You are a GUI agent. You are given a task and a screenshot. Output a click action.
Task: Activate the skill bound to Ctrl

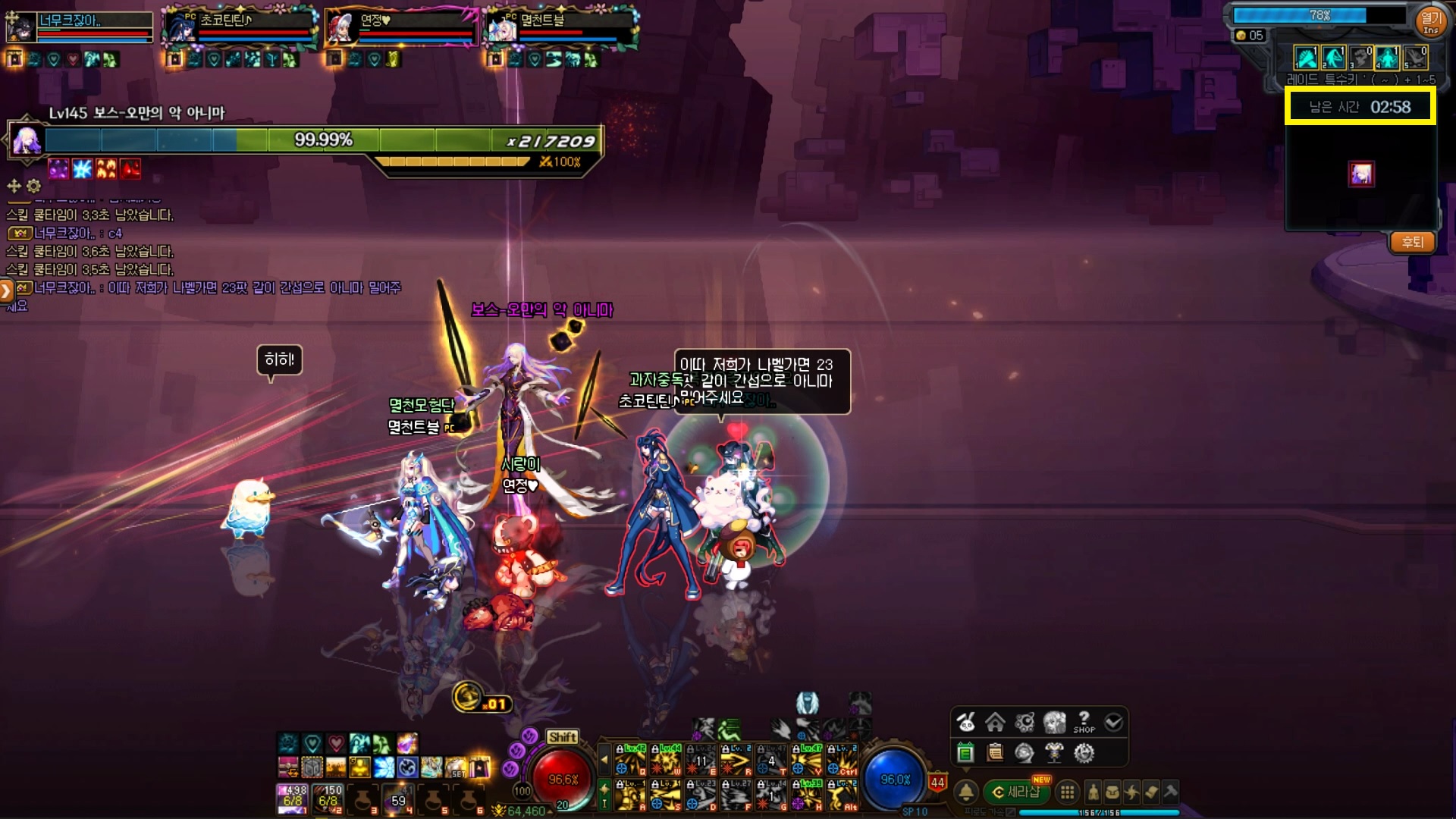pos(842,759)
